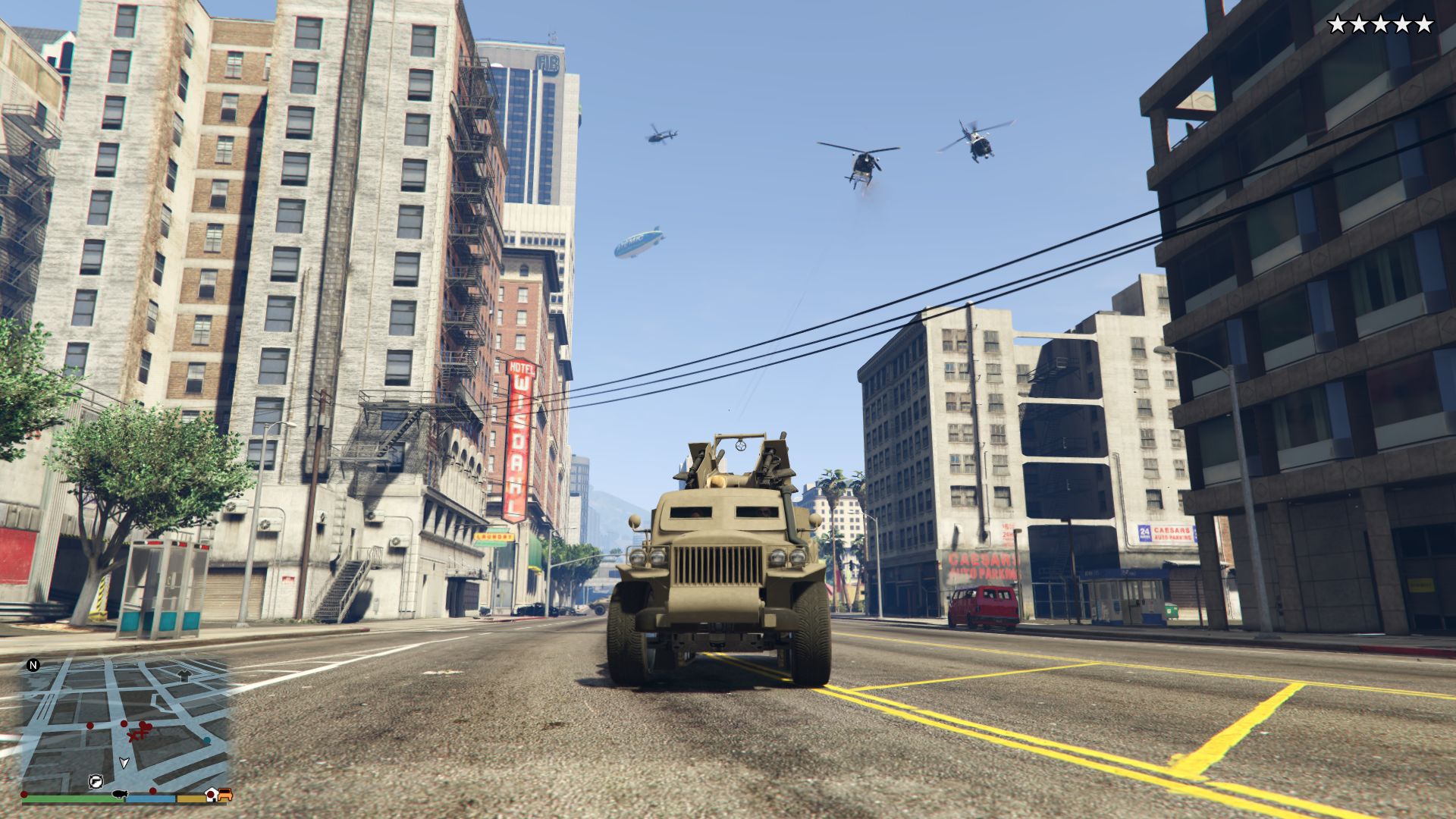1456x819 pixels.
Task: Select the pistol weapon icon above the minimap
Action: coord(96,781)
